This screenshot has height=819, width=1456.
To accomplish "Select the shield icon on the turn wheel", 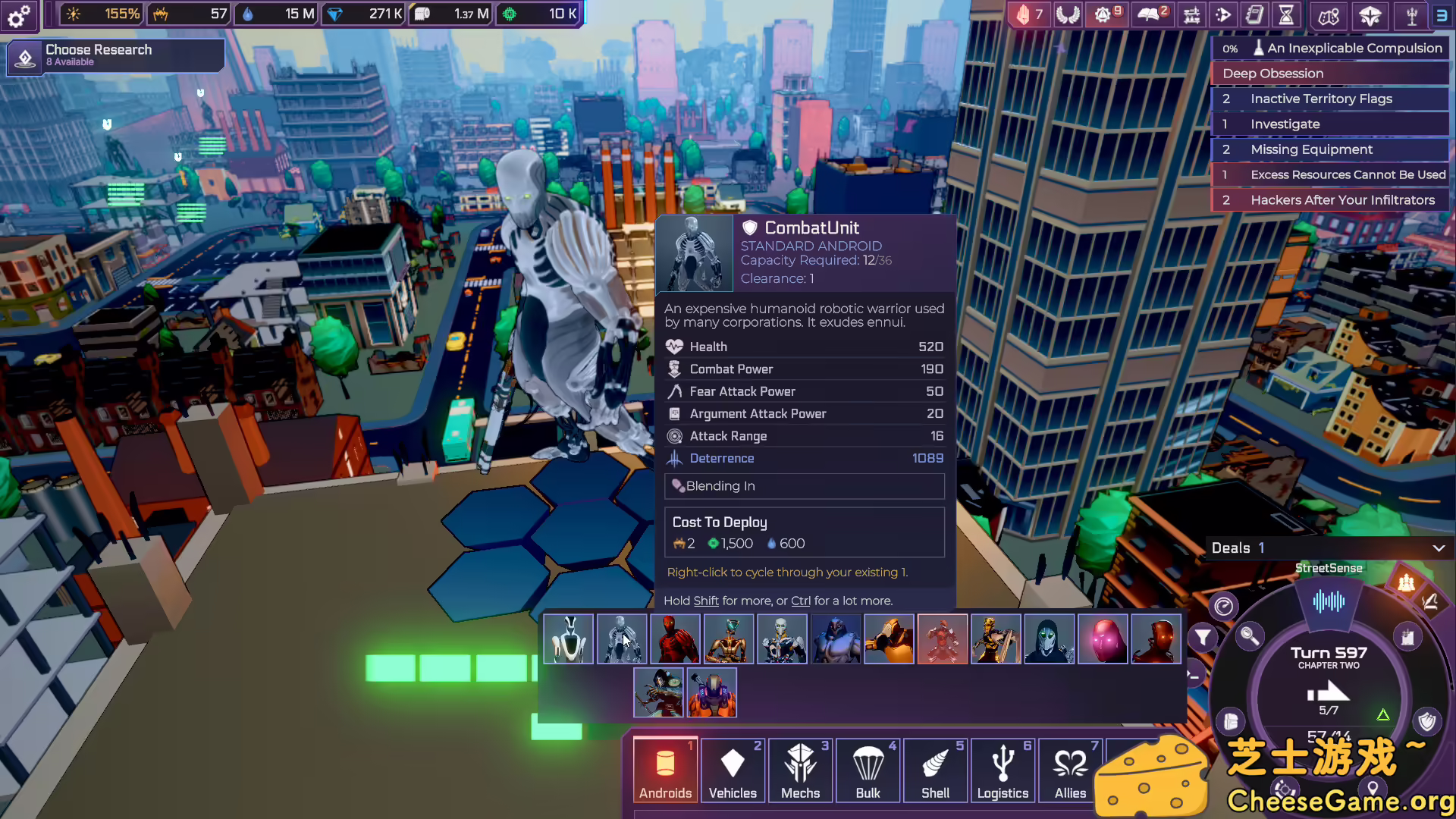I will (1426, 720).
